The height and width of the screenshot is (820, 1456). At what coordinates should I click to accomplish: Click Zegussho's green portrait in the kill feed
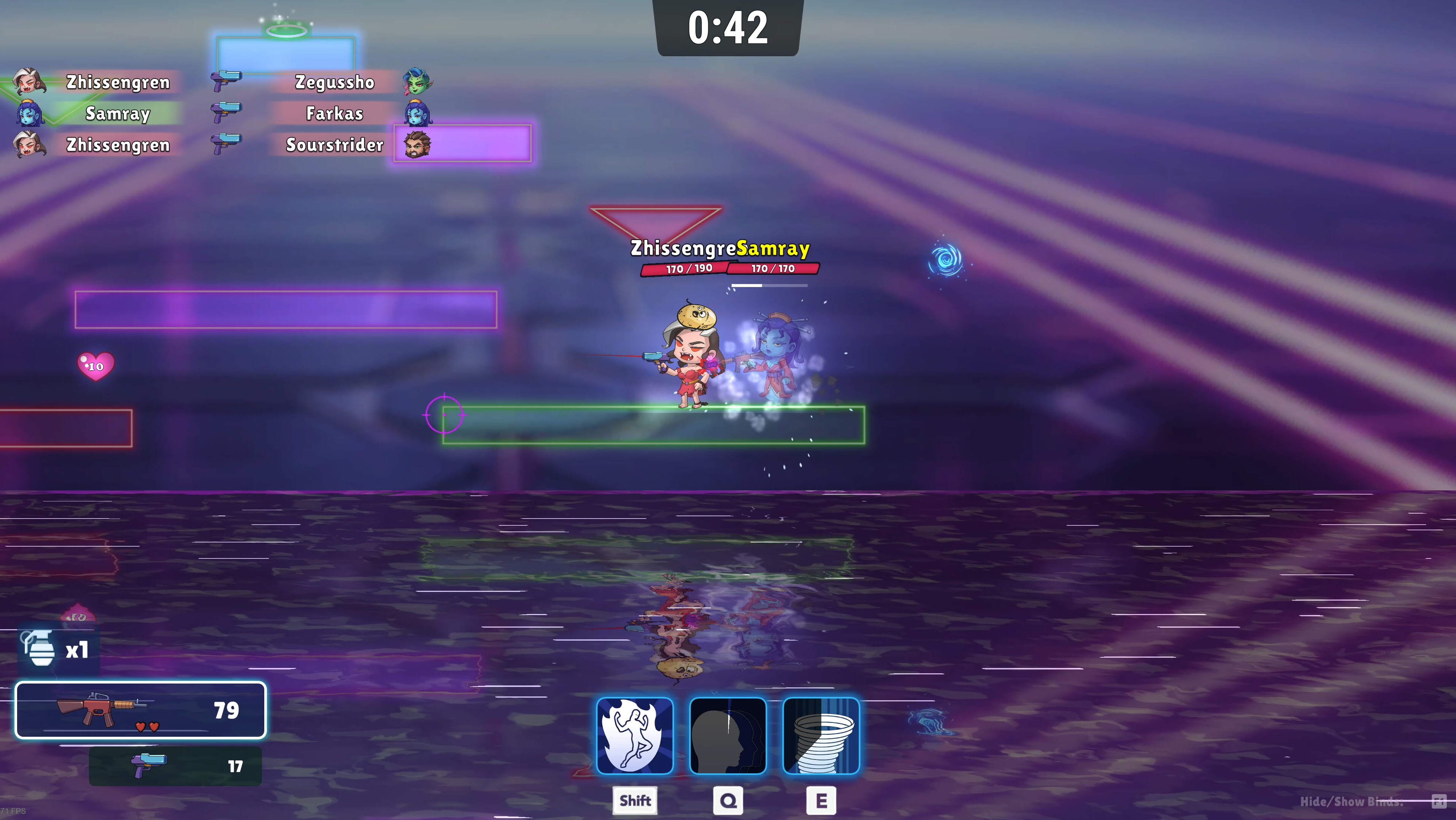416,82
